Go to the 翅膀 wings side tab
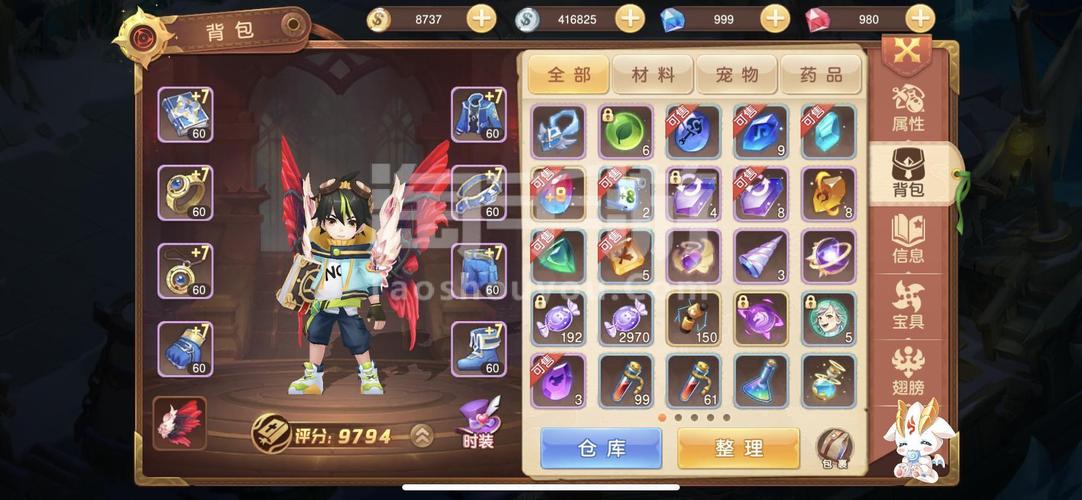This screenshot has width=1082, height=500. tap(908, 370)
